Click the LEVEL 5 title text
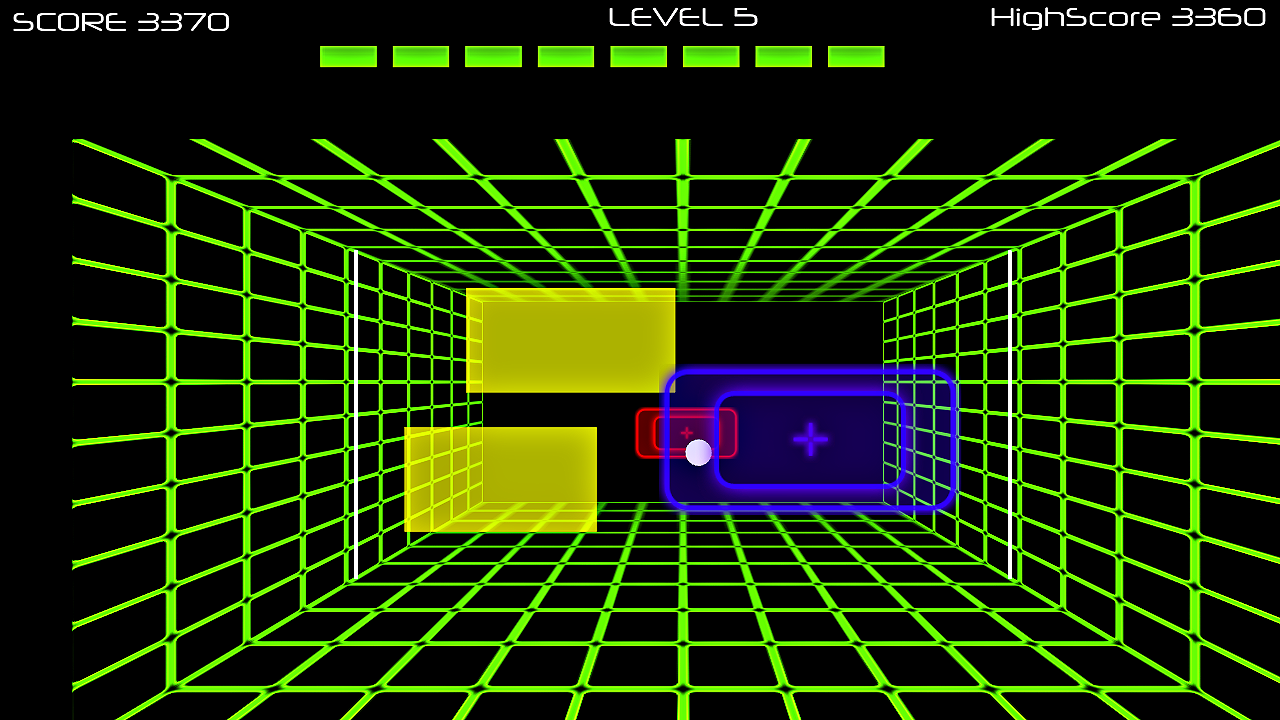1280x720 pixels. (683, 17)
